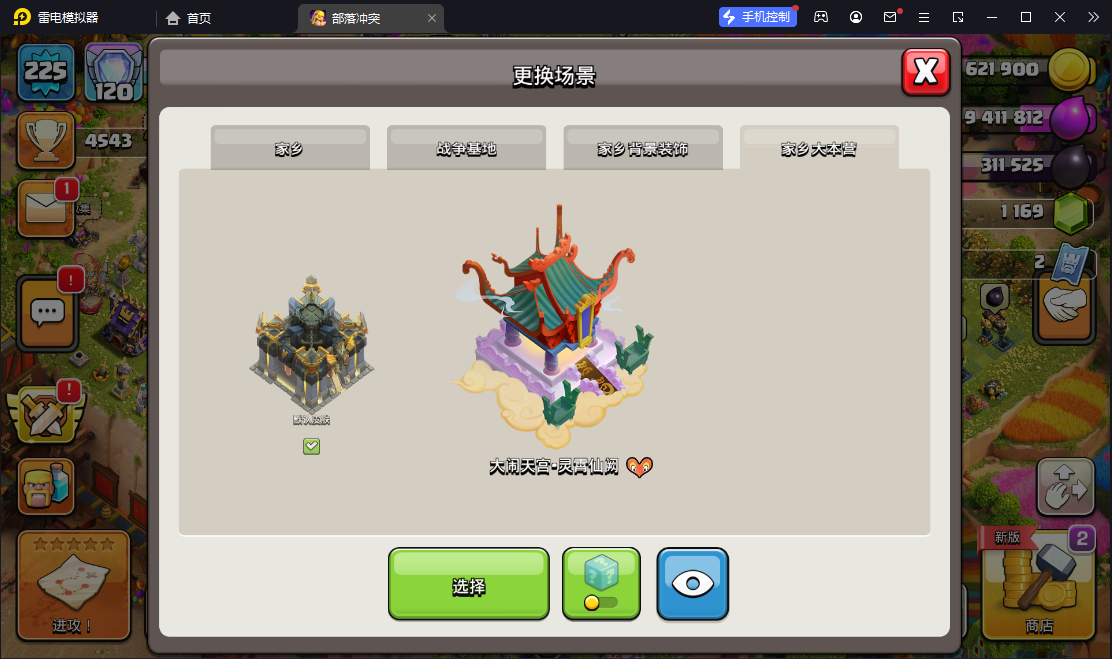Select the 家乡大本营 tab
The width and height of the screenshot is (1112, 659).
point(819,149)
